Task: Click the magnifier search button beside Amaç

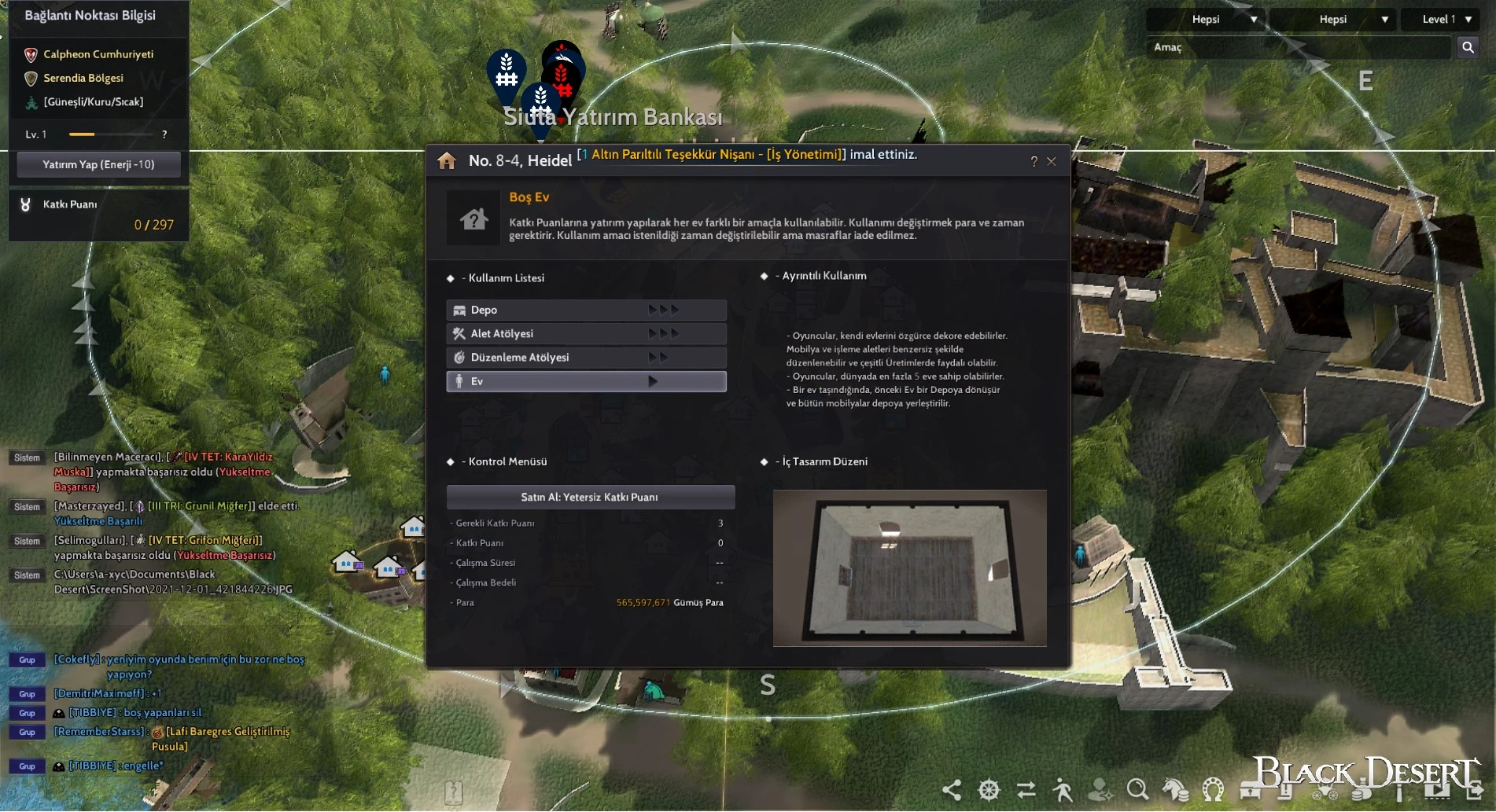Action: tap(1468, 47)
